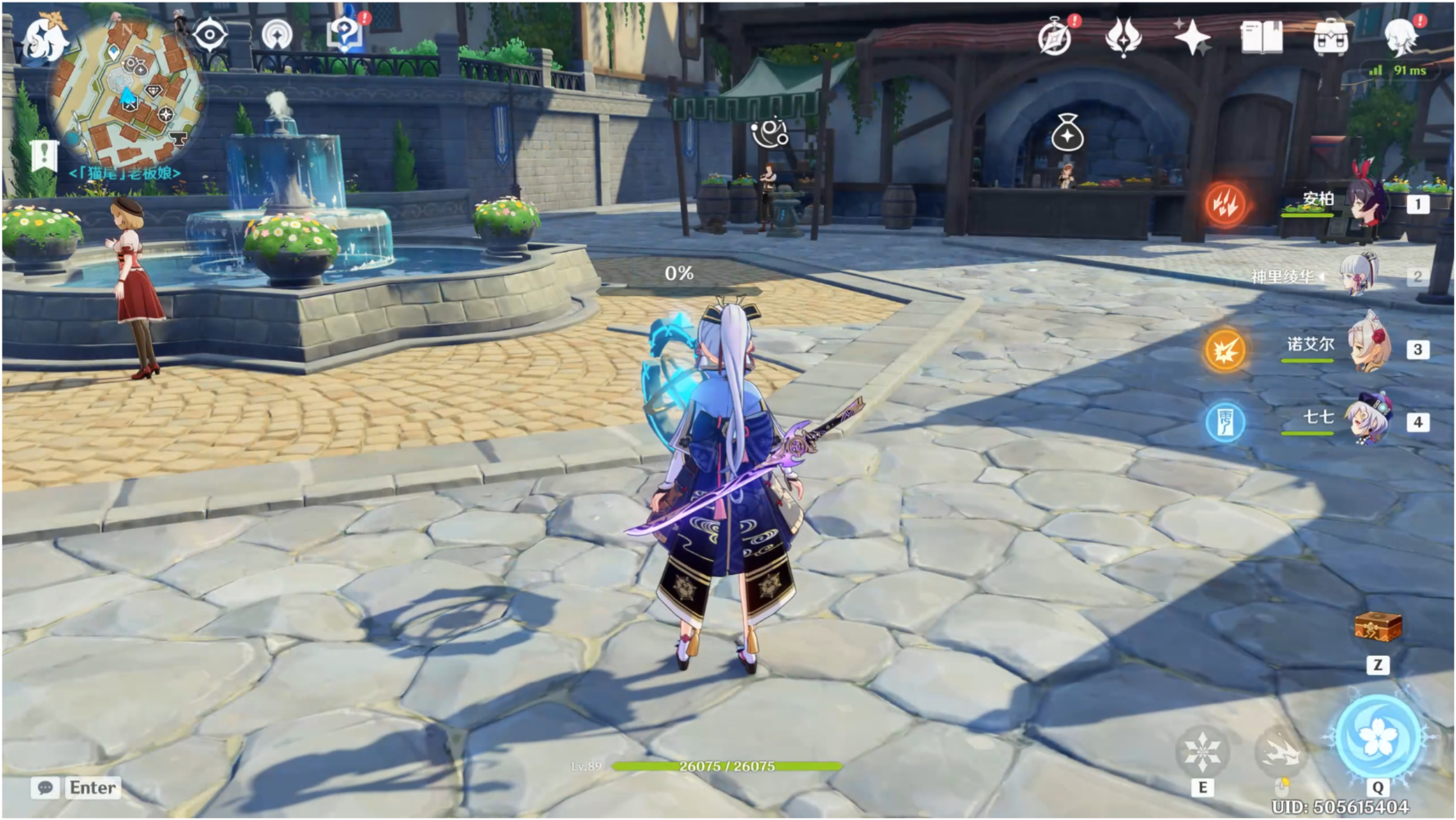Open the events compass icon

[1055, 37]
